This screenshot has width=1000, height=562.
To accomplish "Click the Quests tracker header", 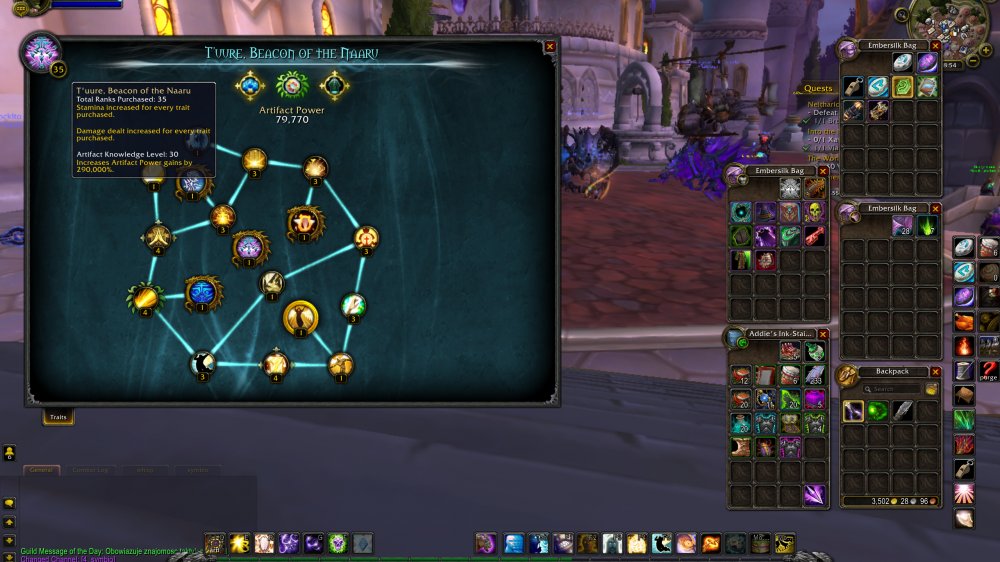I will [818, 88].
